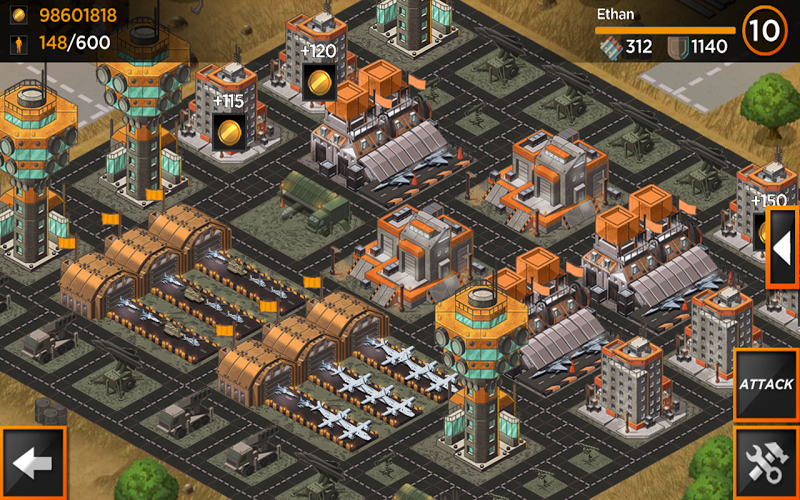Collect the +120 gold coin

click(319, 80)
